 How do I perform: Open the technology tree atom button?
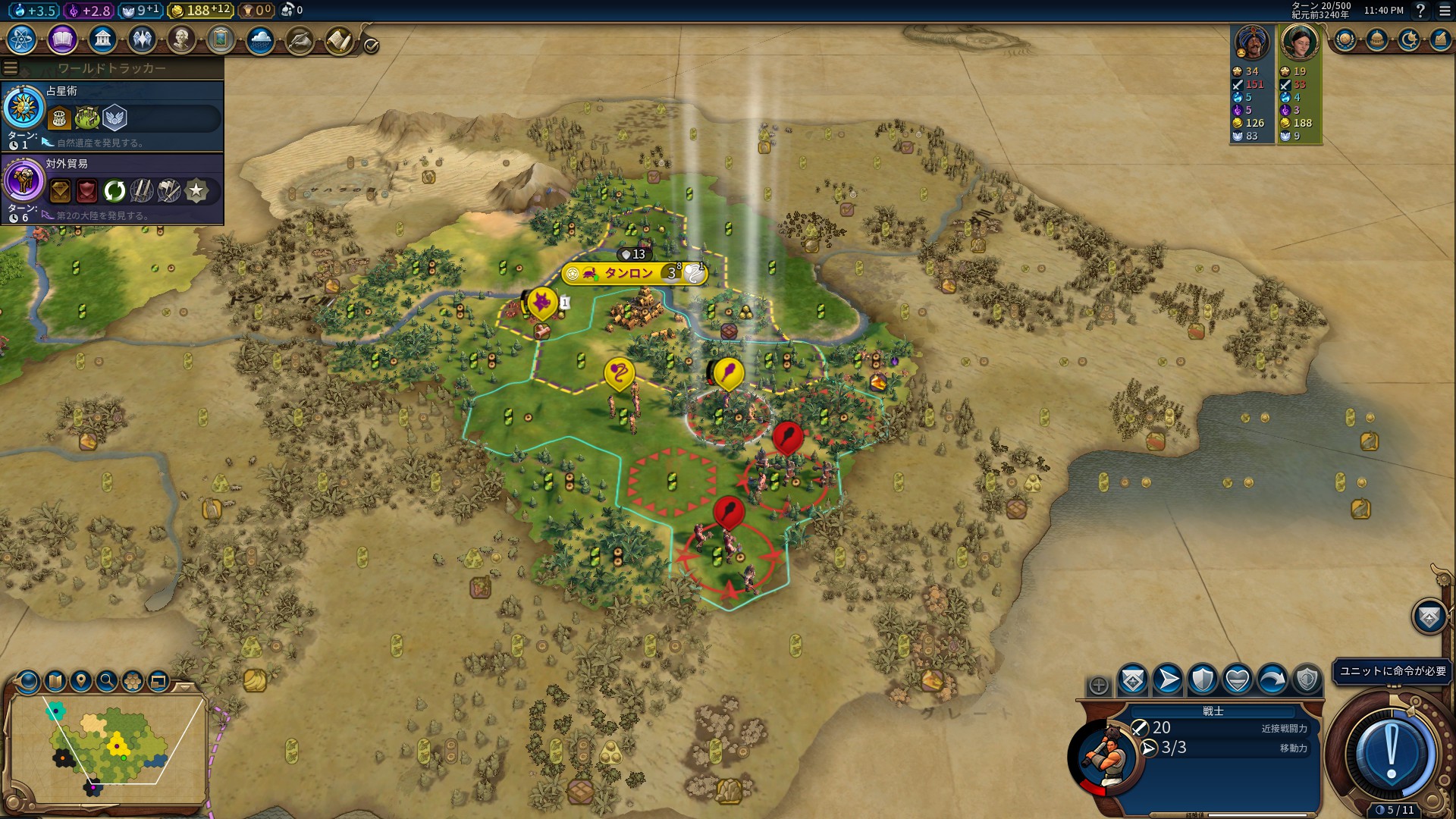coord(22,39)
